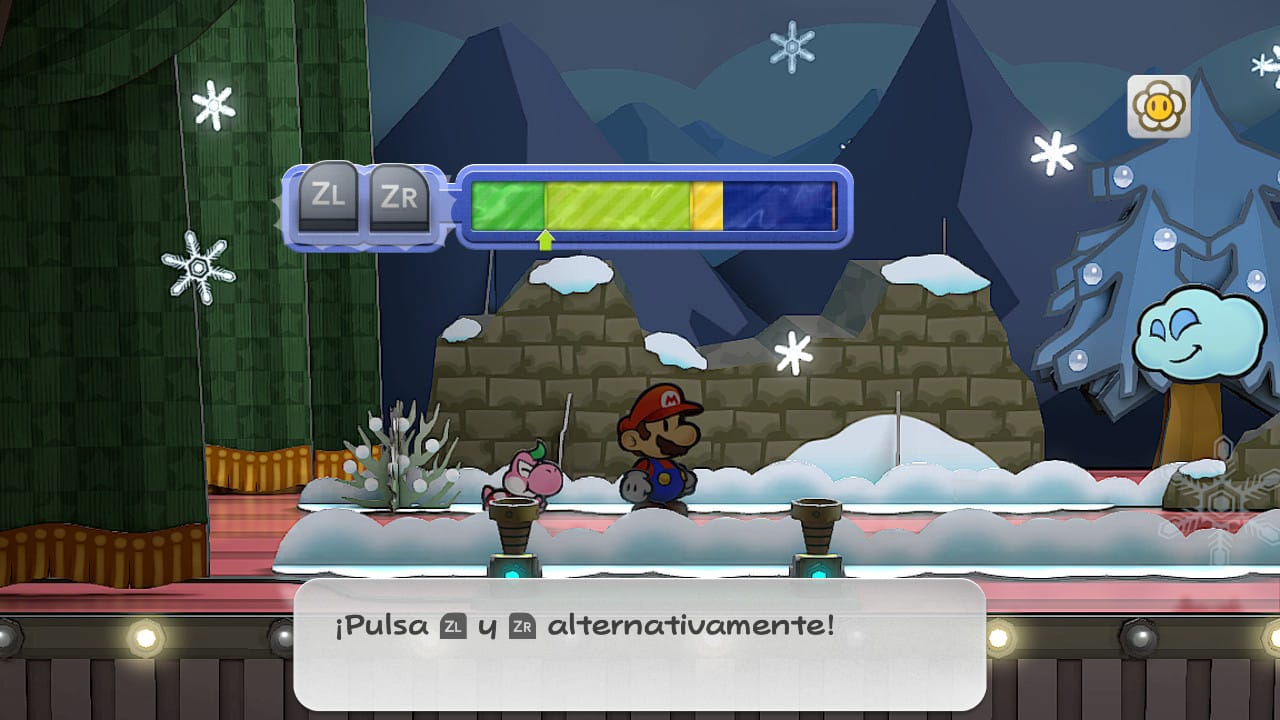Click the smiling flower icon

(x=1159, y=106)
